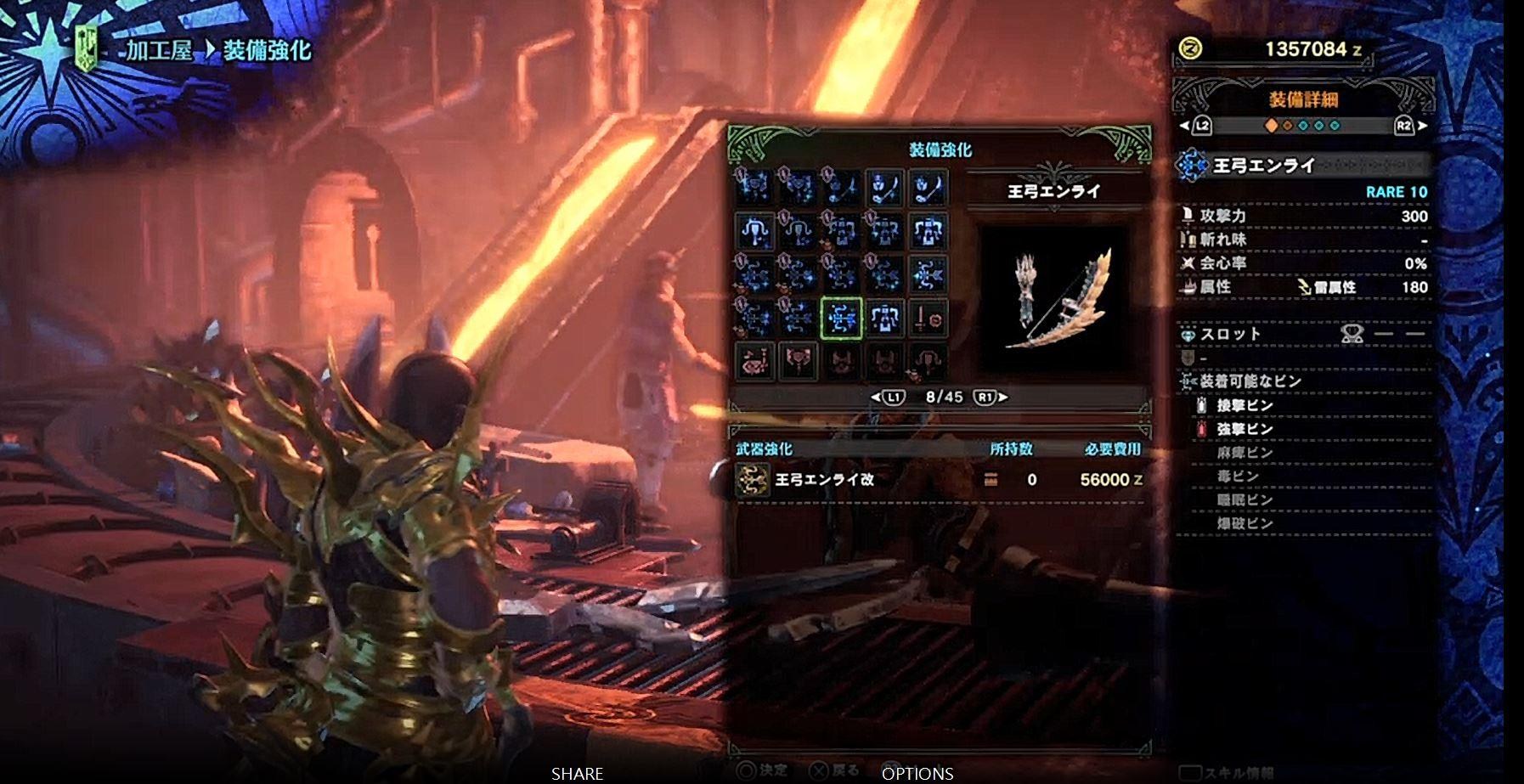Open the OPTIONS overlay button
1524x784 pixels.
point(917,774)
